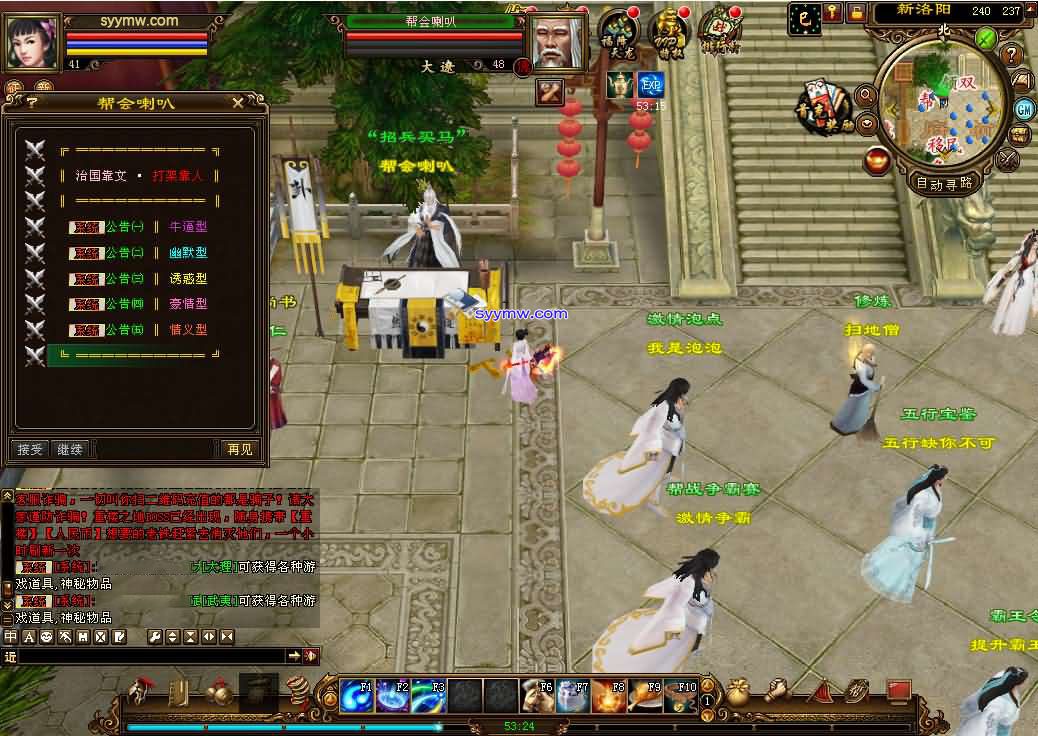Open the VIP特权 icon
Viewport: 1038px width, 736px height.
668,31
